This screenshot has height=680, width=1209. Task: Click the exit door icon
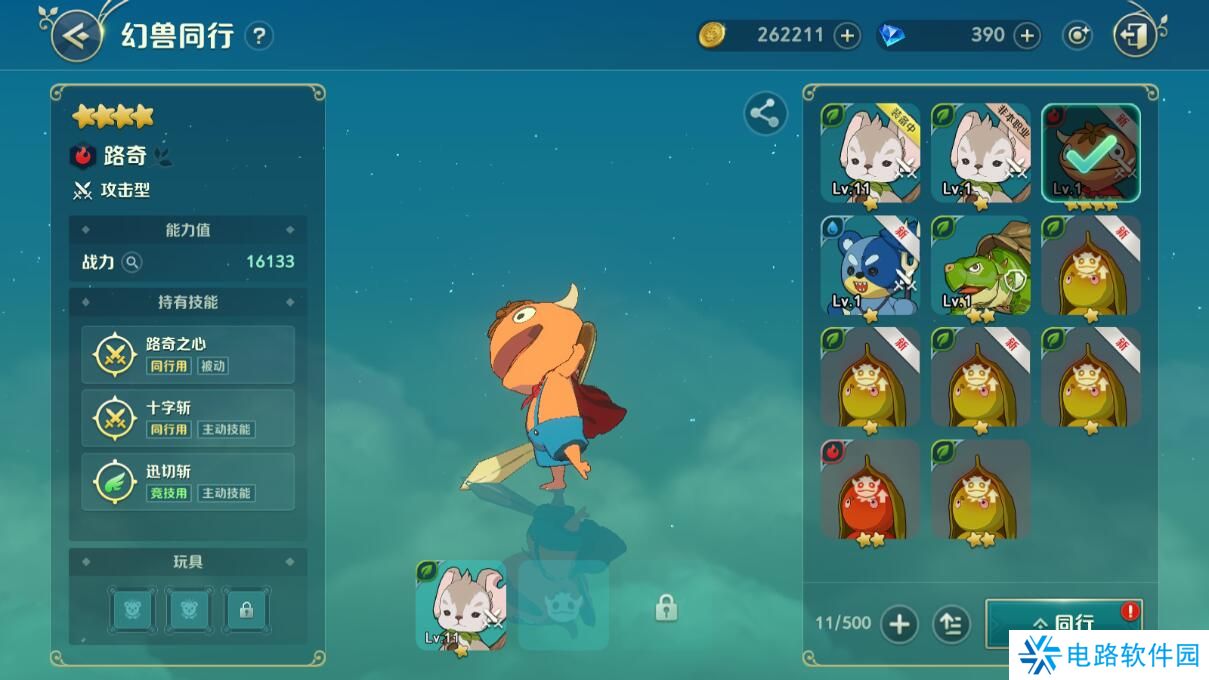(1135, 36)
